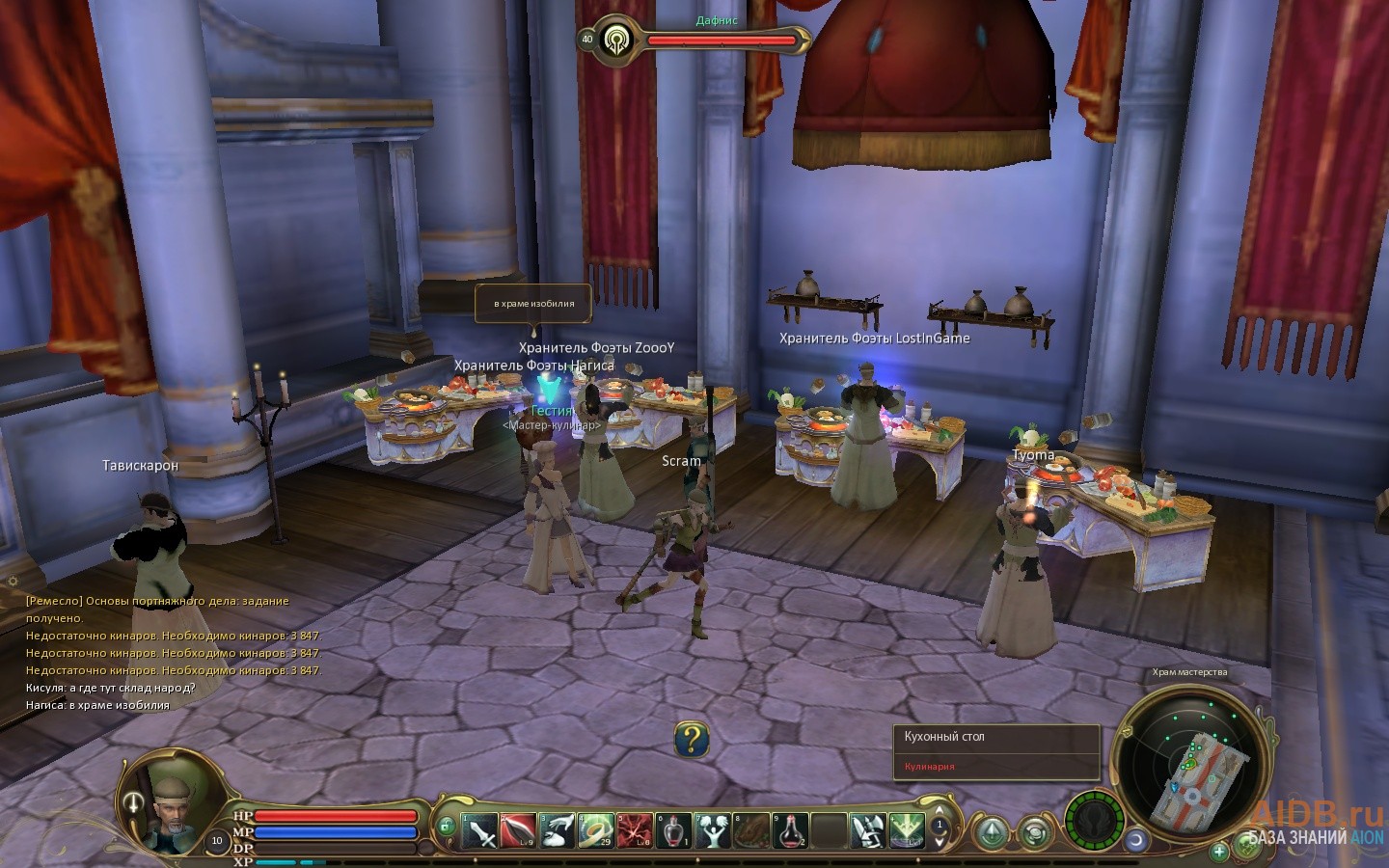The image size is (1389, 868).
Task: Click the hotbar lock icon
Action: click(x=445, y=827)
